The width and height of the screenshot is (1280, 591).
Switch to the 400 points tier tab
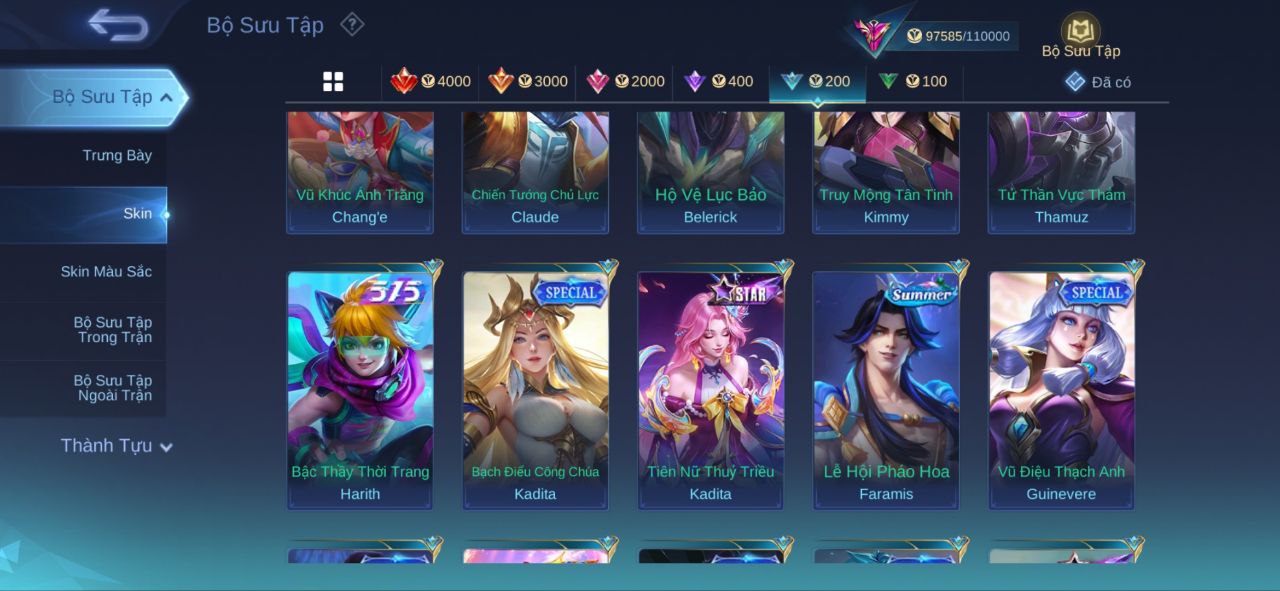tap(718, 82)
